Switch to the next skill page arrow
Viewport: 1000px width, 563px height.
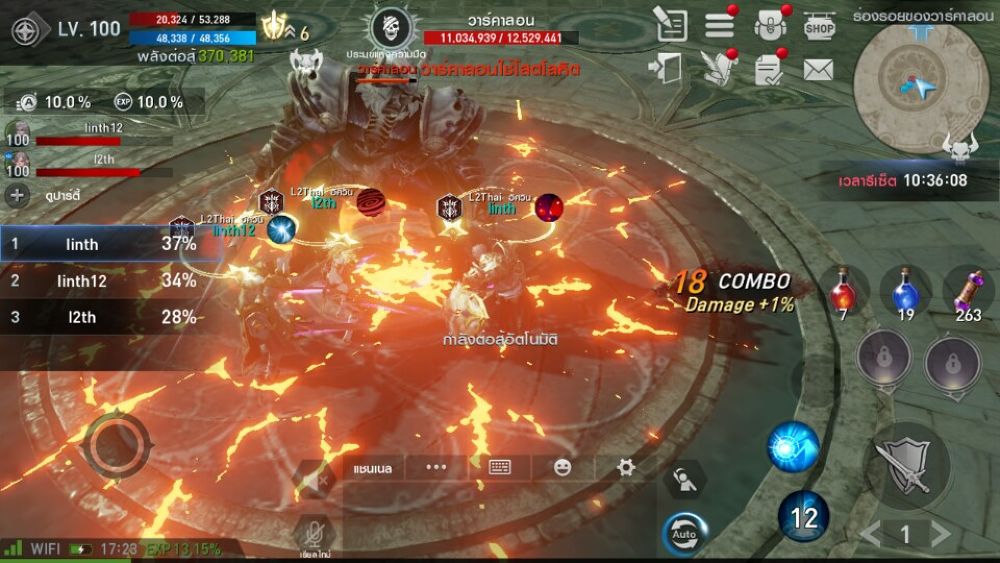(x=940, y=534)
